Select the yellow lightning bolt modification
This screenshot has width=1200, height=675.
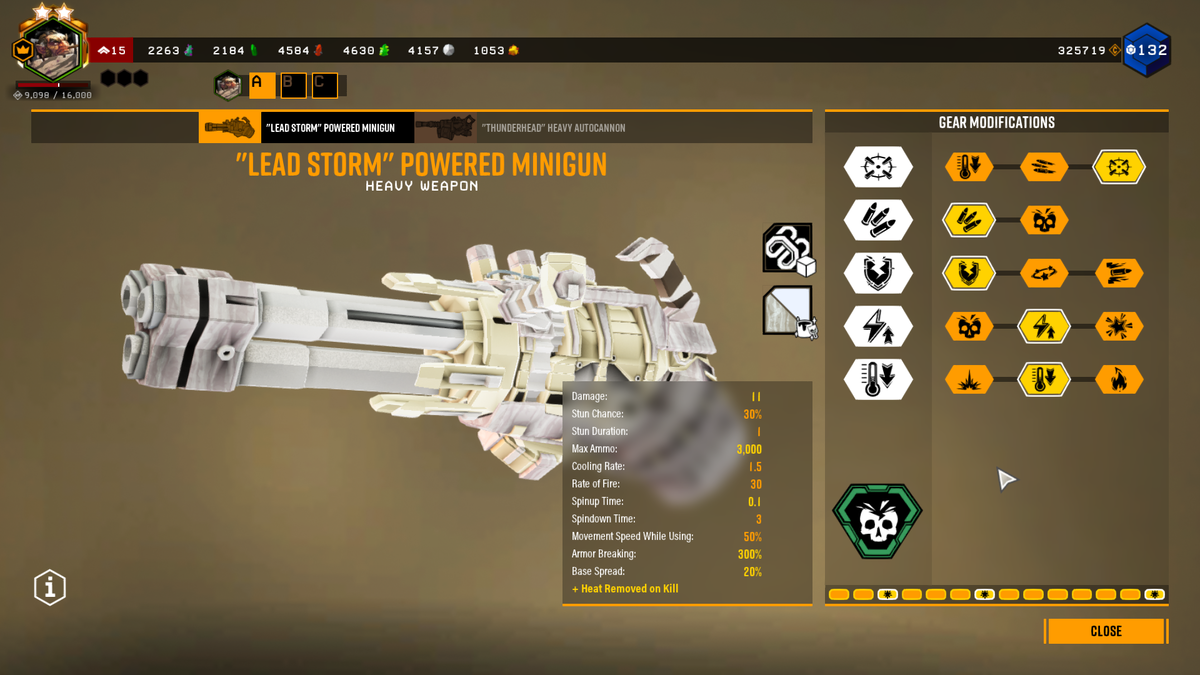1044,326
